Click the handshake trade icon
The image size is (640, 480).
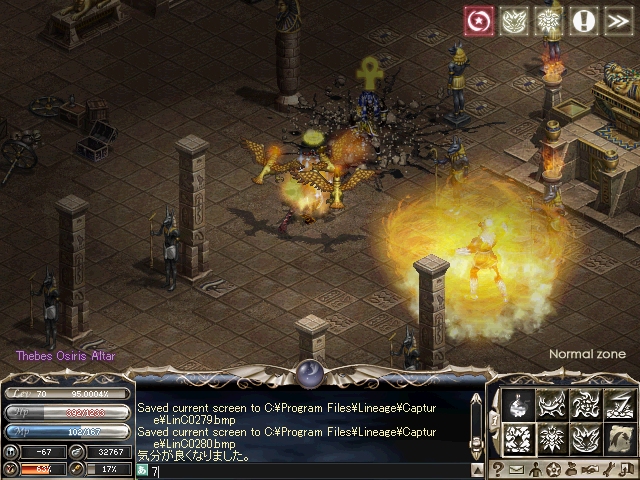pos(589,469)
